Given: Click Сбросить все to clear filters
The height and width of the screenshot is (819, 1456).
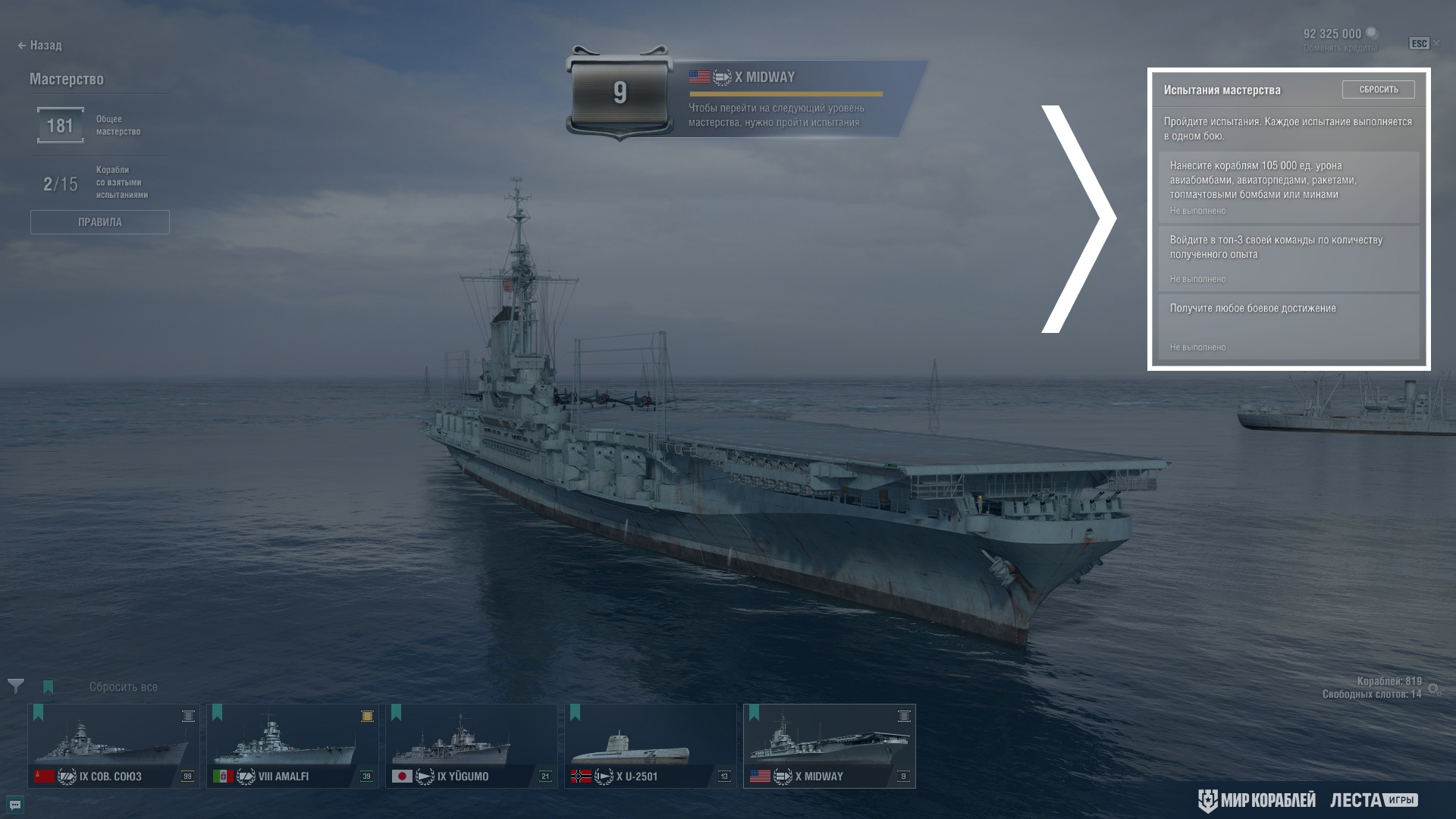Looking at the screenshot, I should (124, 687).
